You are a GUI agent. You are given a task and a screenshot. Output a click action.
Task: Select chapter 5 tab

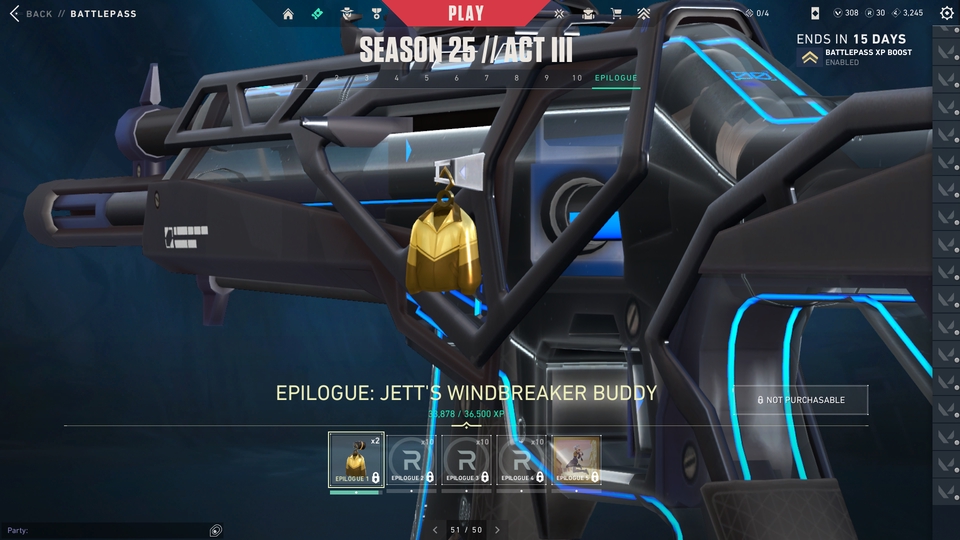[426, 78]
